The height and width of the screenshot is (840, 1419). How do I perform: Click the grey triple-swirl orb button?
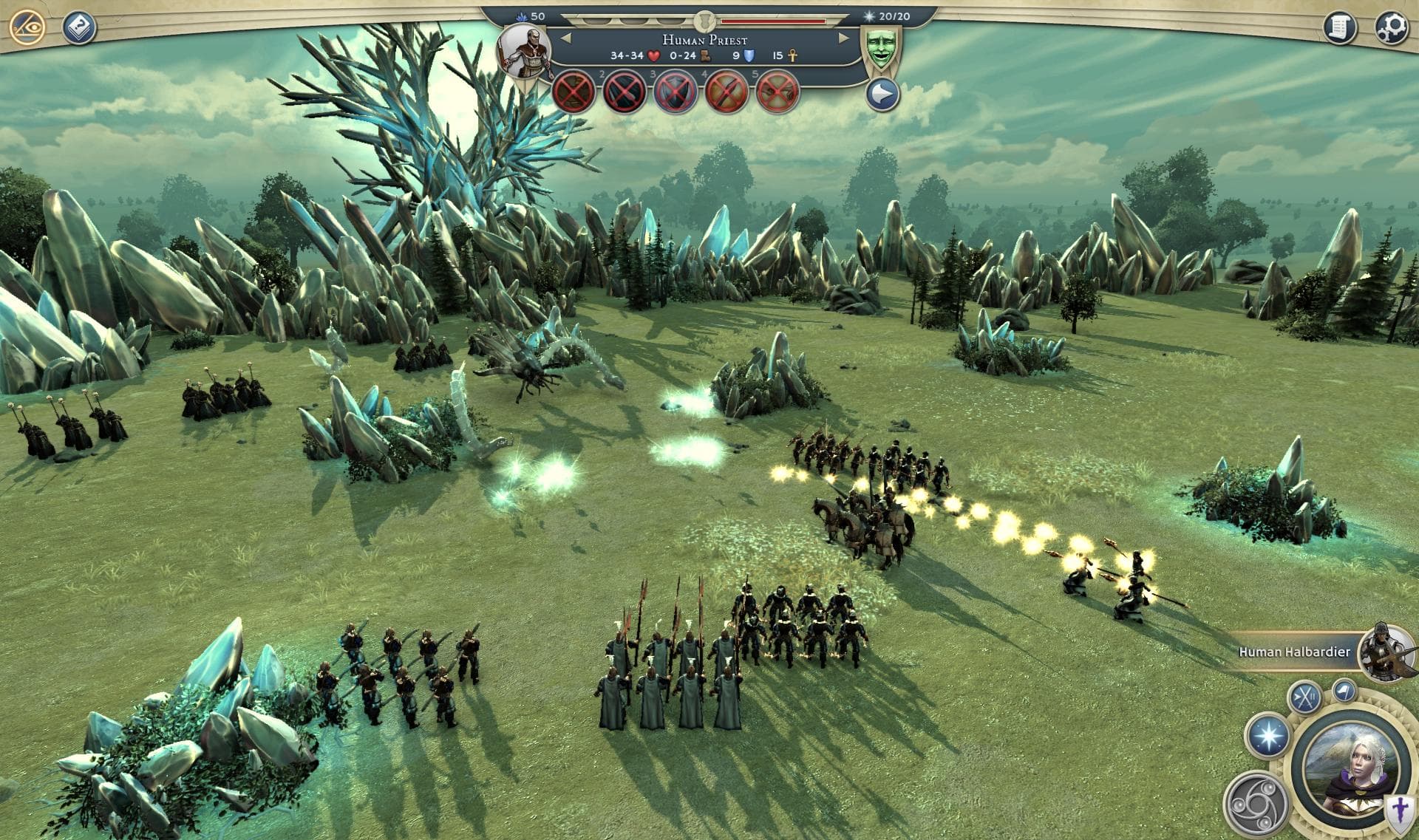click(x=1255, y=804)
